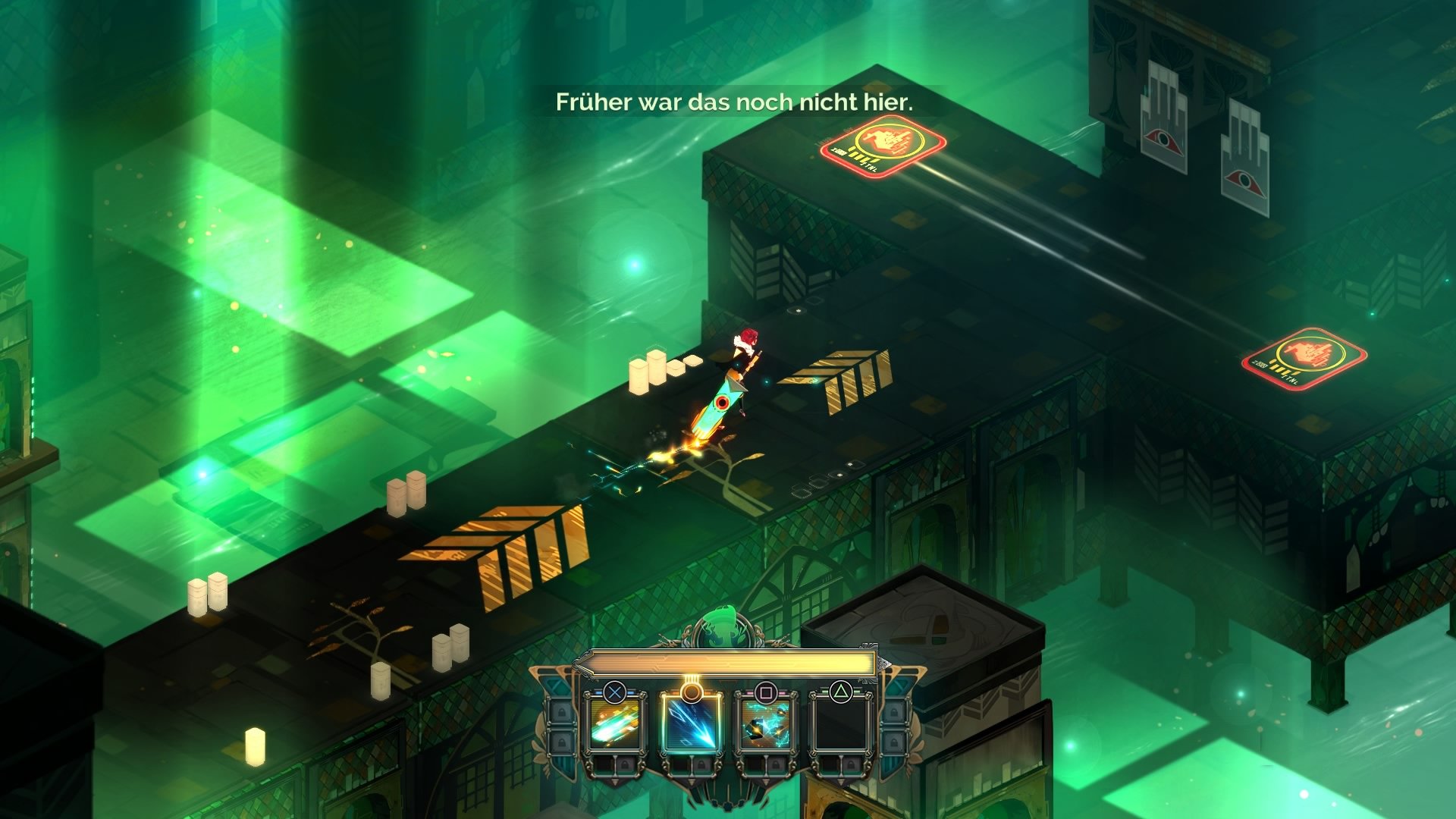This screenshot has height=819, width=1456.
Task: Select the Crash() ability bound to X
Action: 613,723
